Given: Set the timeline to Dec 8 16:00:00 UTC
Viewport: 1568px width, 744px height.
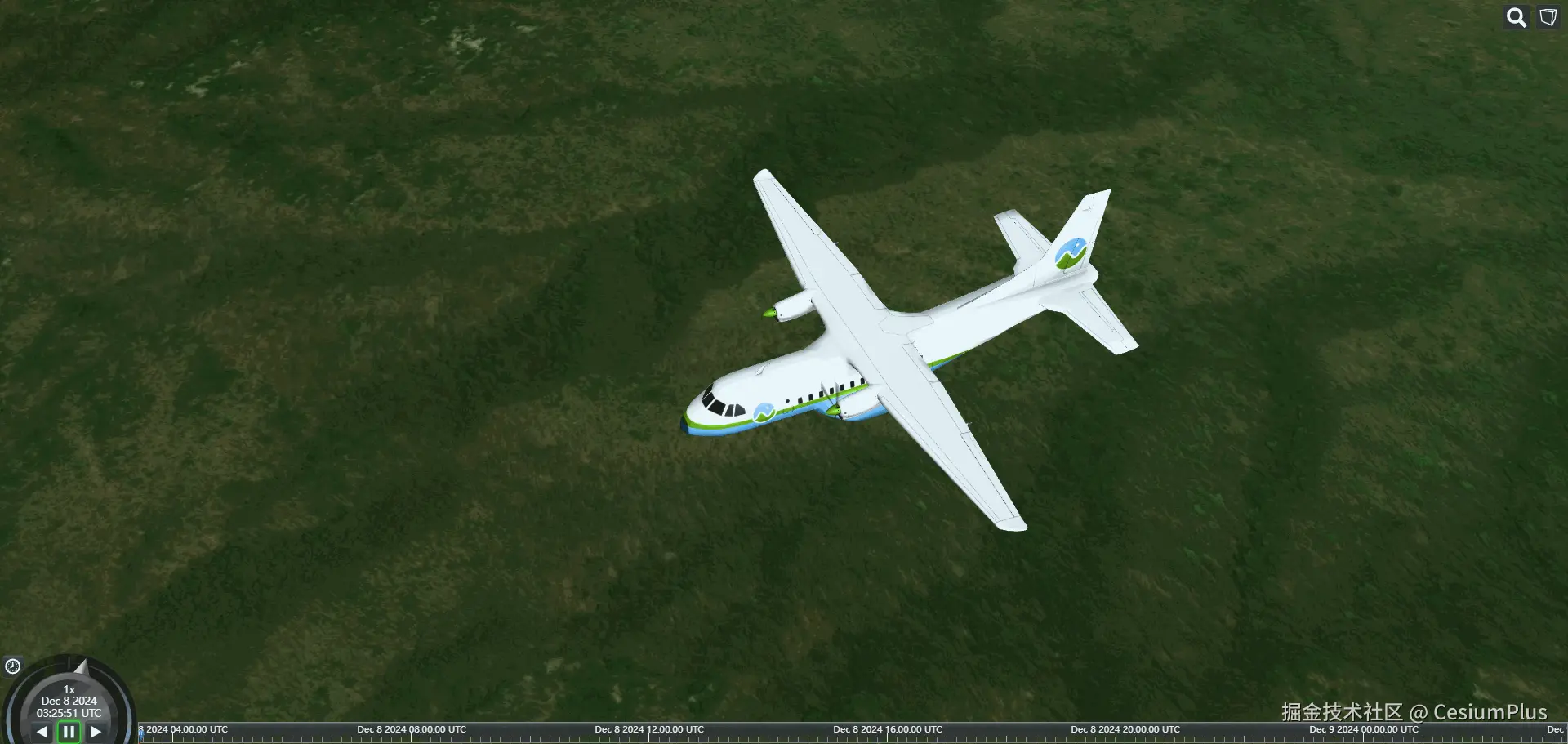Looking at the screenshot, I should tap(887, 733).
